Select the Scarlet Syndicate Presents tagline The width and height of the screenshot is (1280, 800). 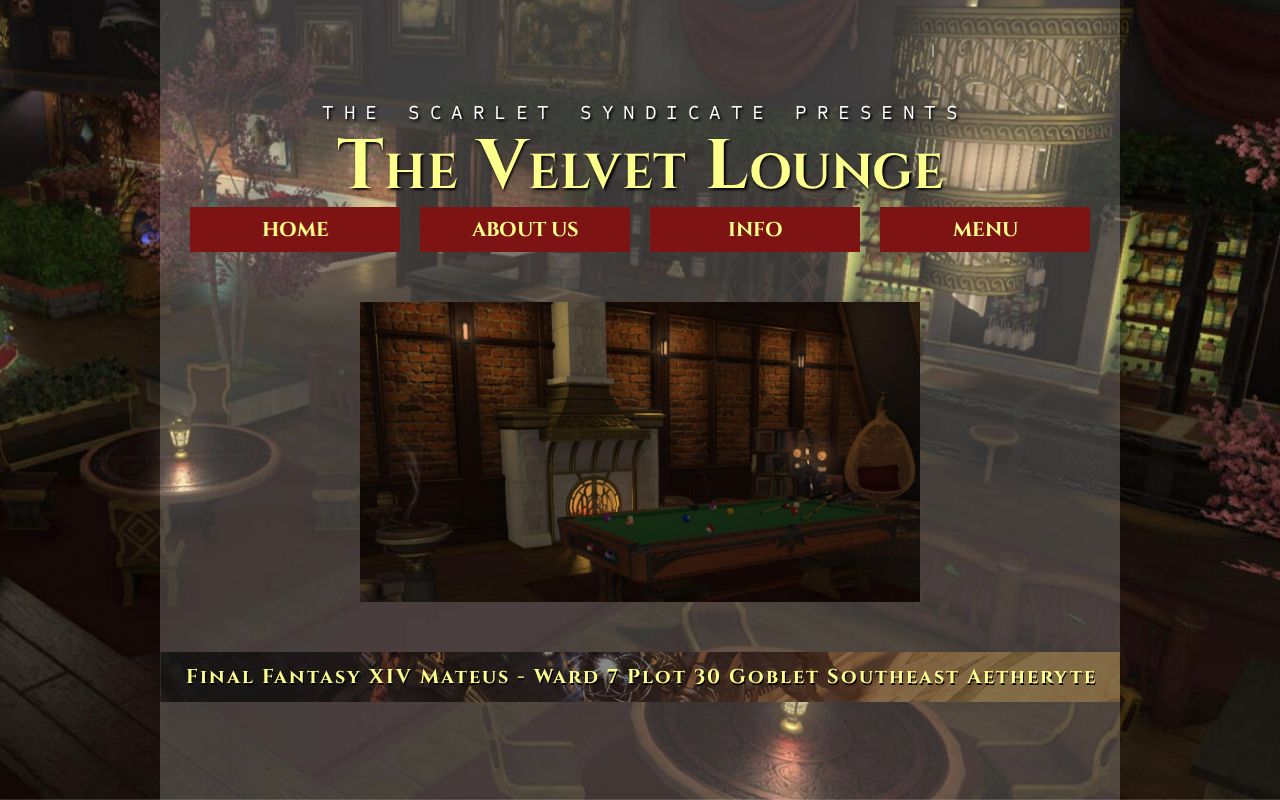(x=640, y=112)
